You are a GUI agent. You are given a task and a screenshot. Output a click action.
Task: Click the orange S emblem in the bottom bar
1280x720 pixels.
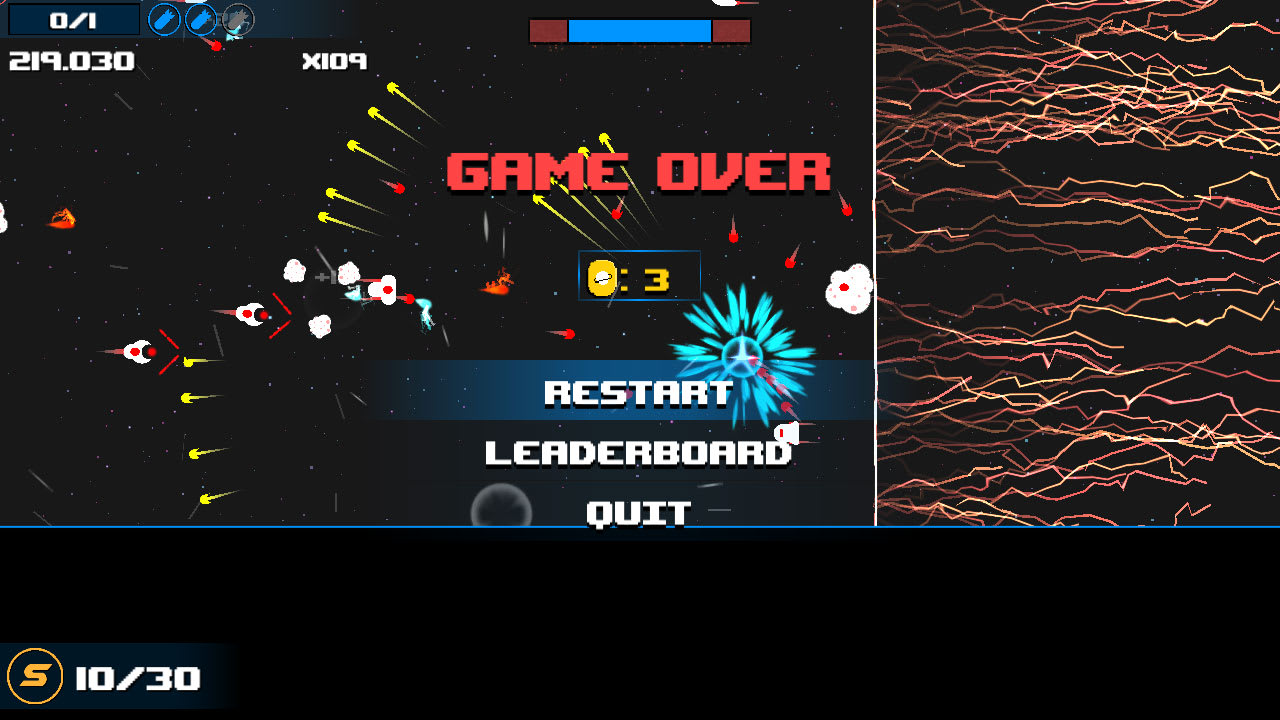click(x=34, y=678)
